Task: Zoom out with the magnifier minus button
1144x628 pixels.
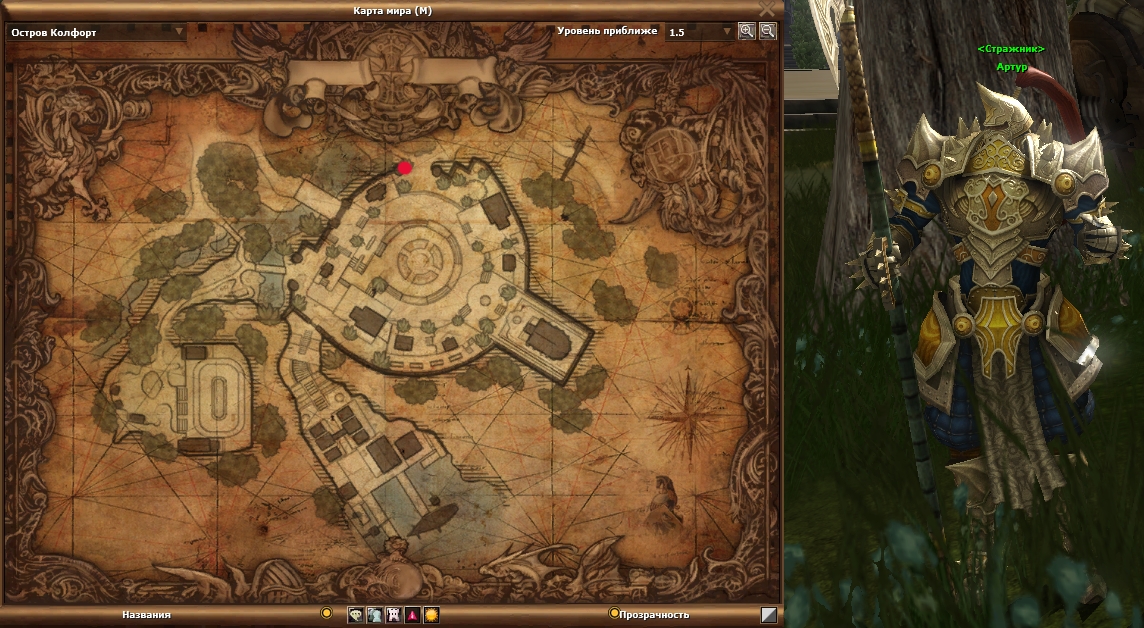Action: click(x=767, y=31)
